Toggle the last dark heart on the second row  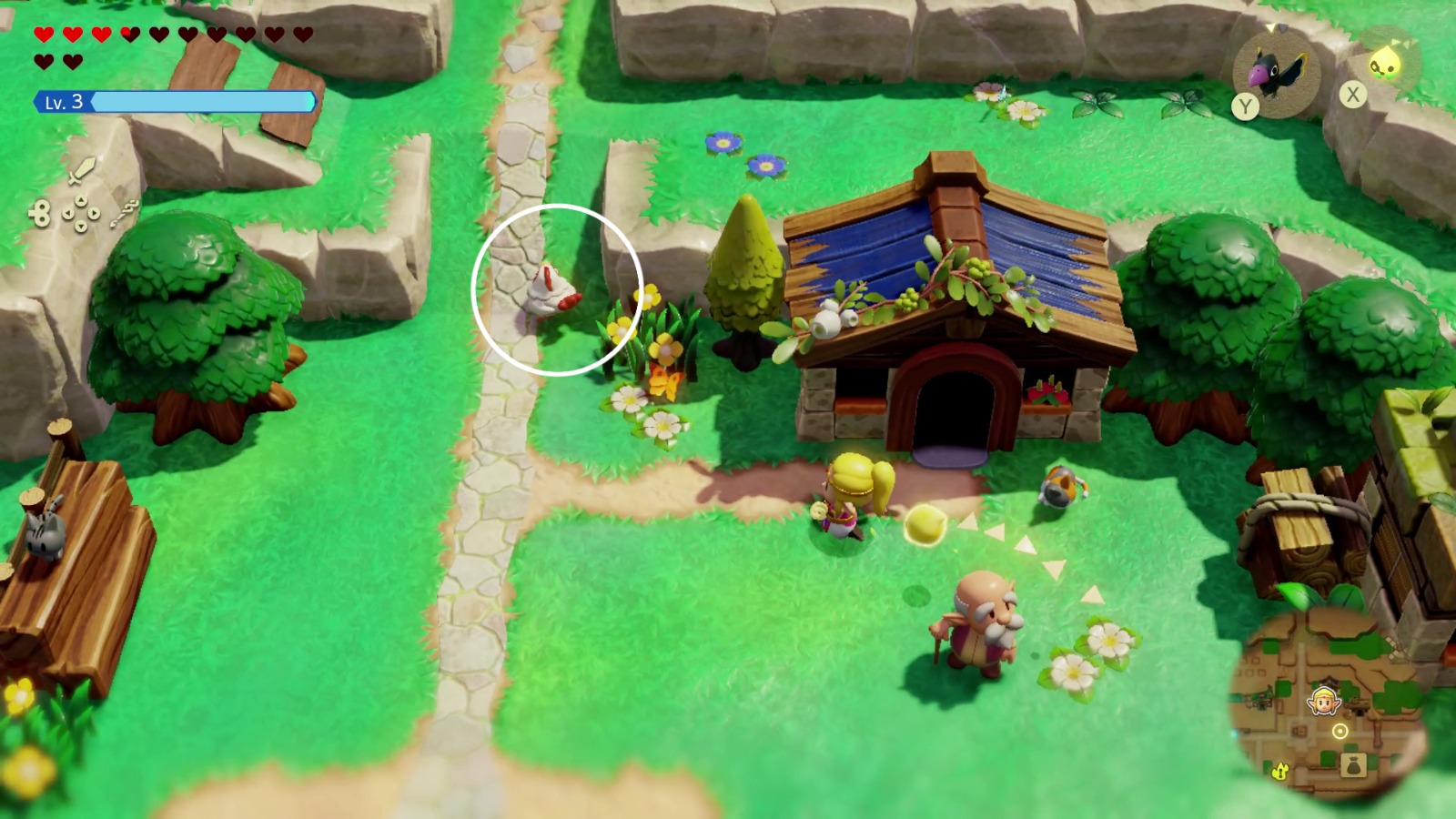tap(73, 59)
